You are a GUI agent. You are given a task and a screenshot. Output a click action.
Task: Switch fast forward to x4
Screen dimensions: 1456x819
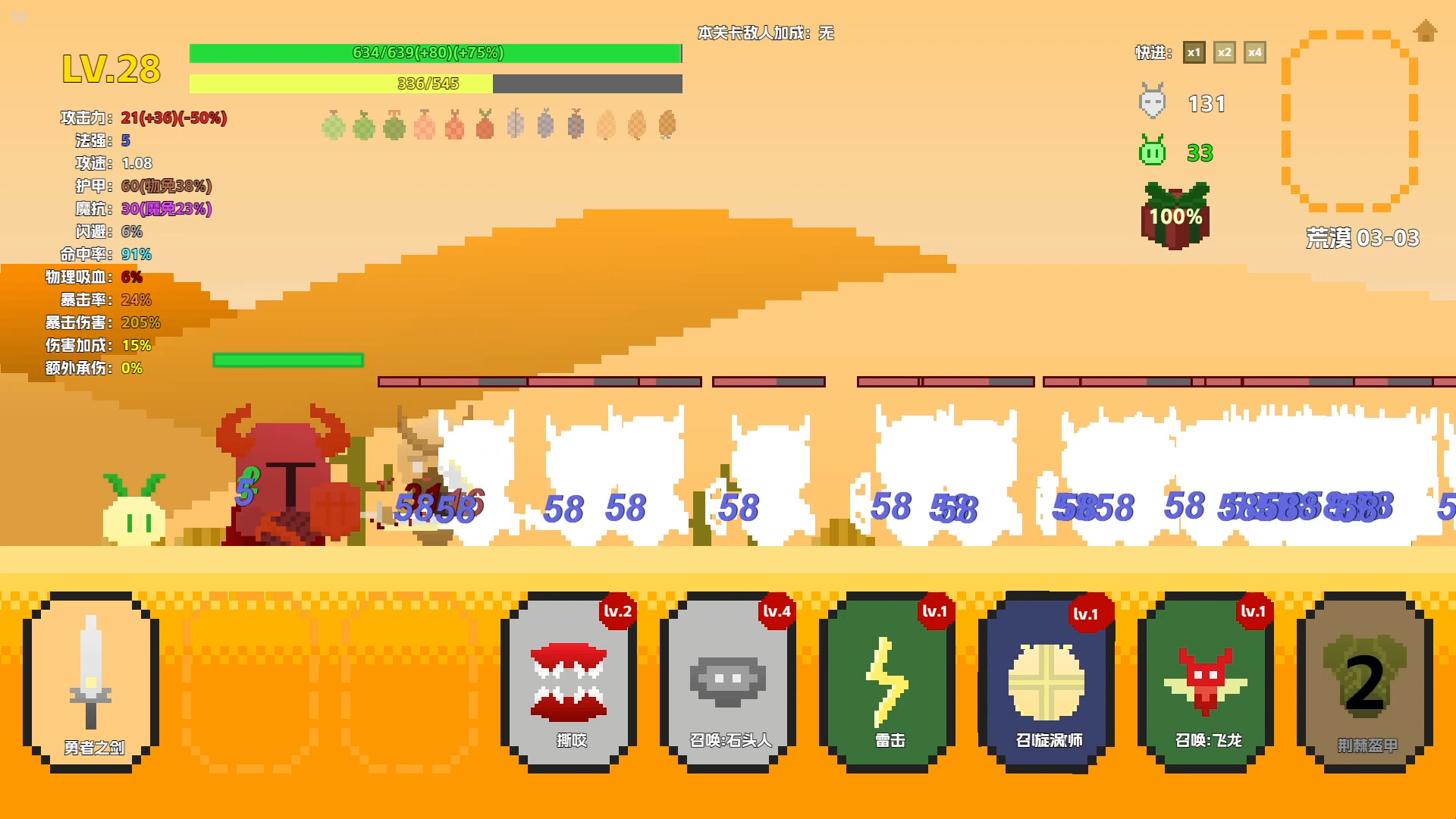pyautogui.click(x=1255, y=52)
